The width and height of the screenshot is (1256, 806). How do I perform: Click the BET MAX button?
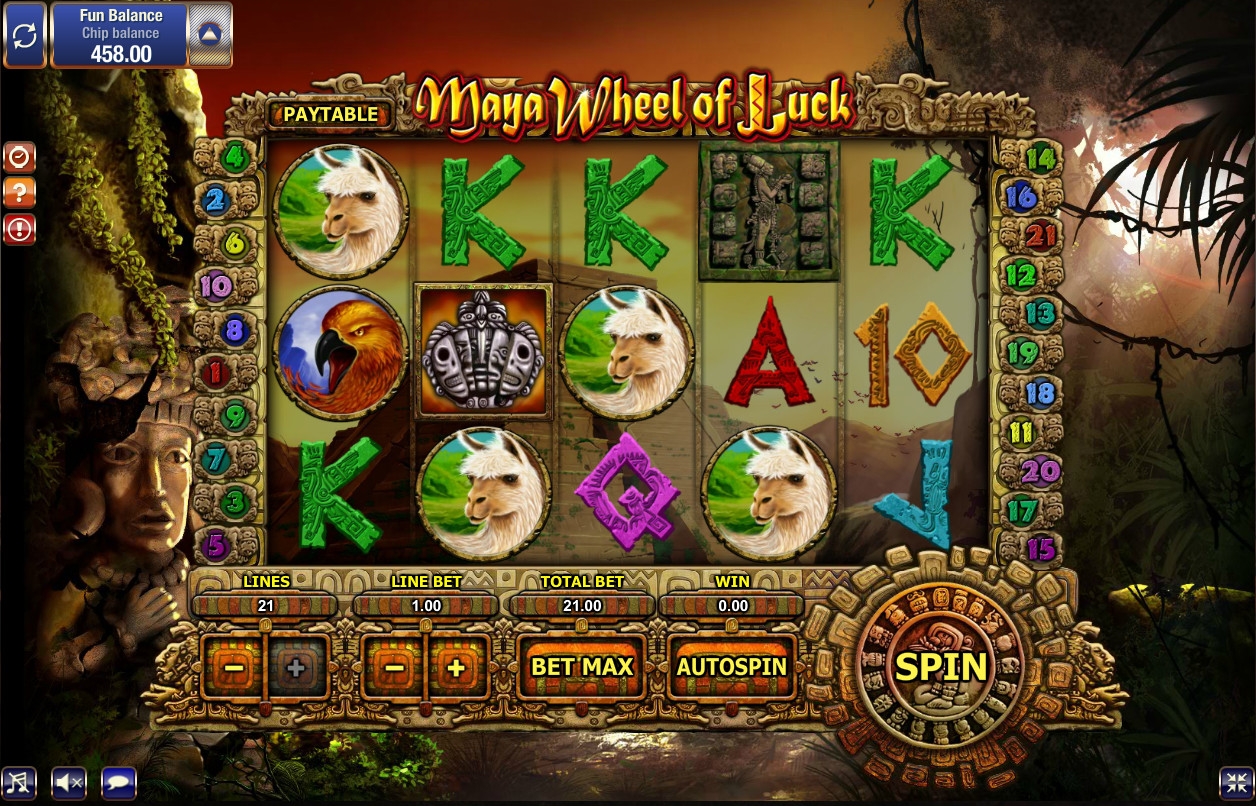[582, 666]
